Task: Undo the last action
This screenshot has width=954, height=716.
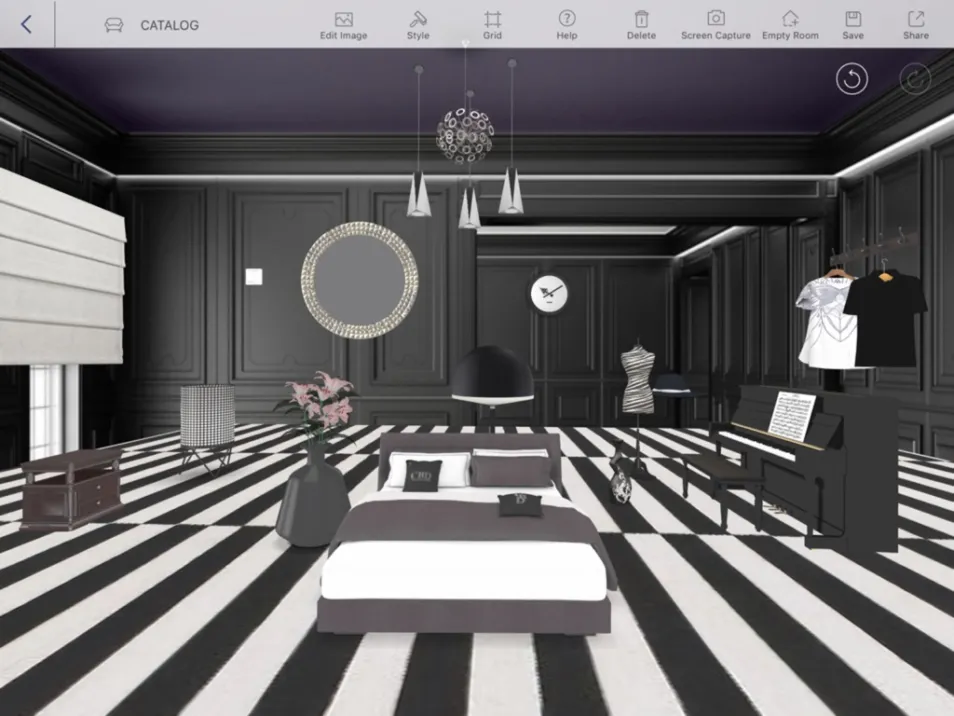Action: coord(852,79)
